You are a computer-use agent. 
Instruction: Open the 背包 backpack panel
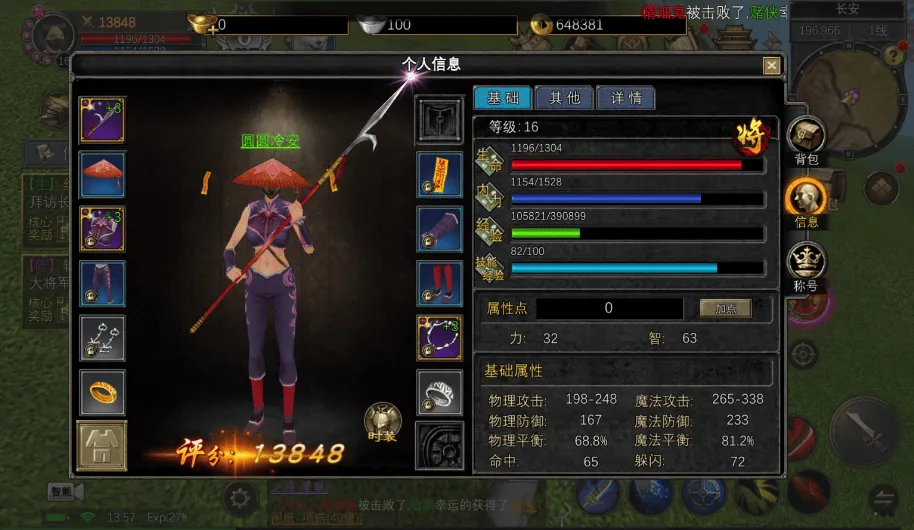(806, 140)
